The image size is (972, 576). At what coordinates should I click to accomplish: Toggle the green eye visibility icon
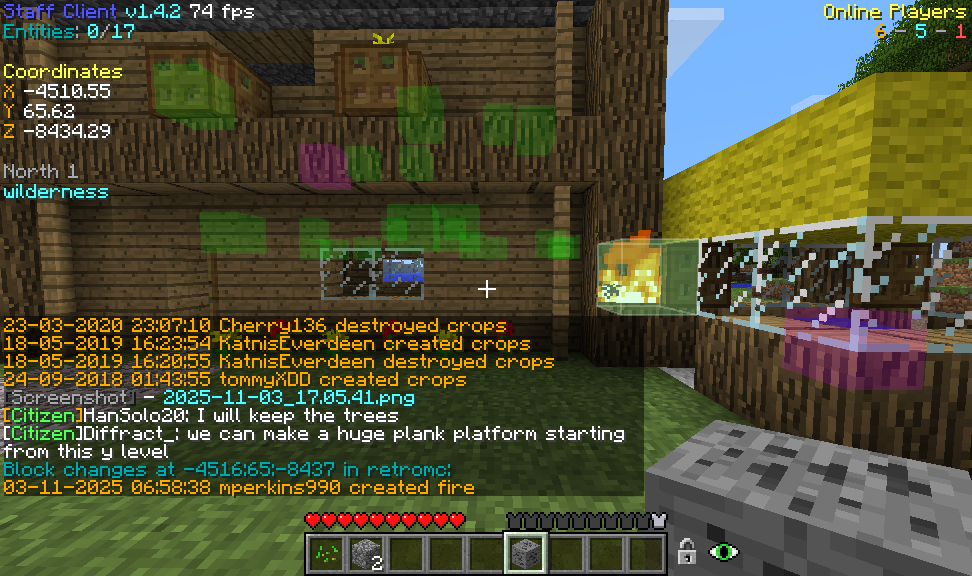point(723,551)
